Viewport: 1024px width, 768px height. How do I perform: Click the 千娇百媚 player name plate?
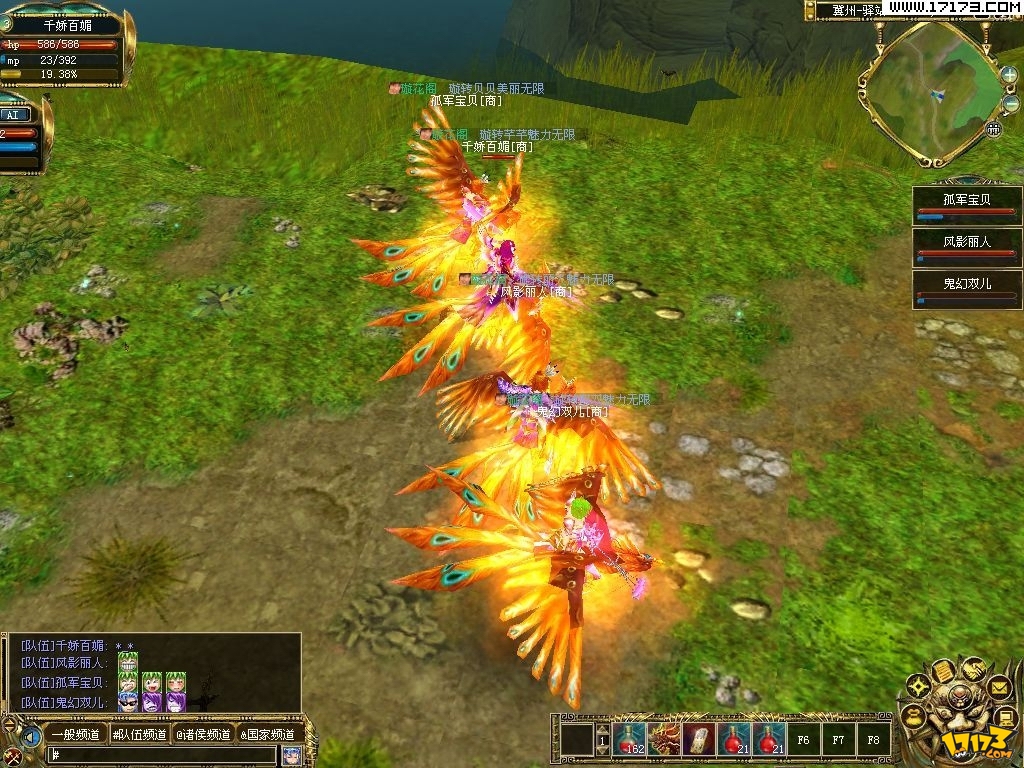click(x=67, y=26)
